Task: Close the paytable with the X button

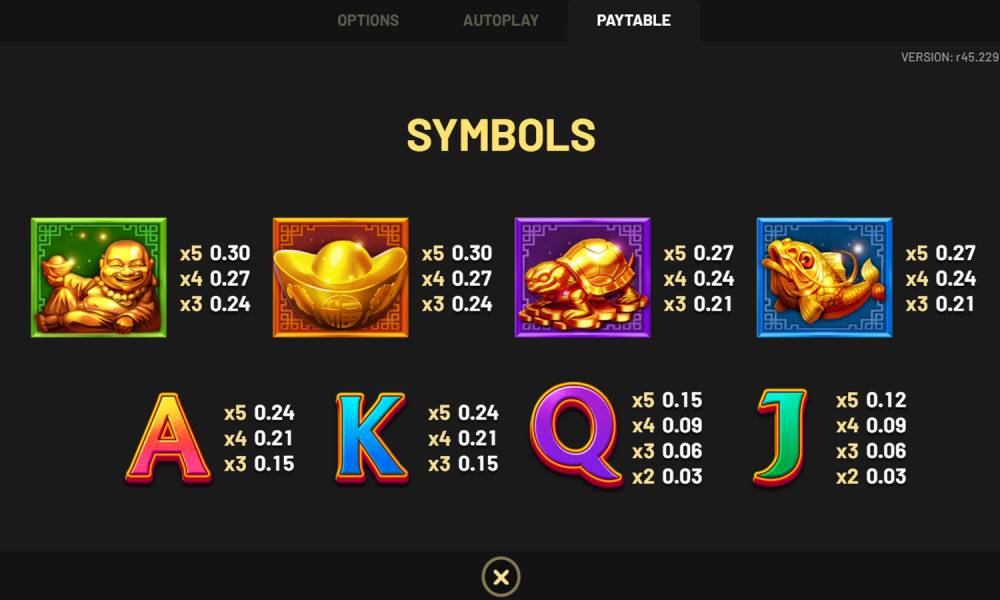Action: [501, 577]
